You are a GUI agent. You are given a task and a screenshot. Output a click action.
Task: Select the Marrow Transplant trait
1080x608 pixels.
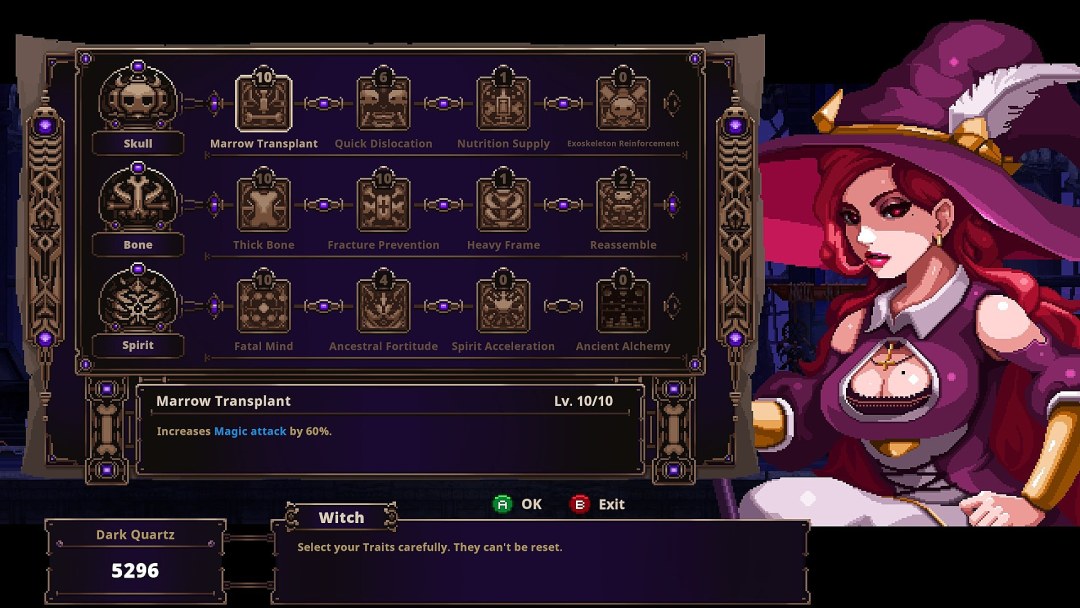[x=263, y=104]
